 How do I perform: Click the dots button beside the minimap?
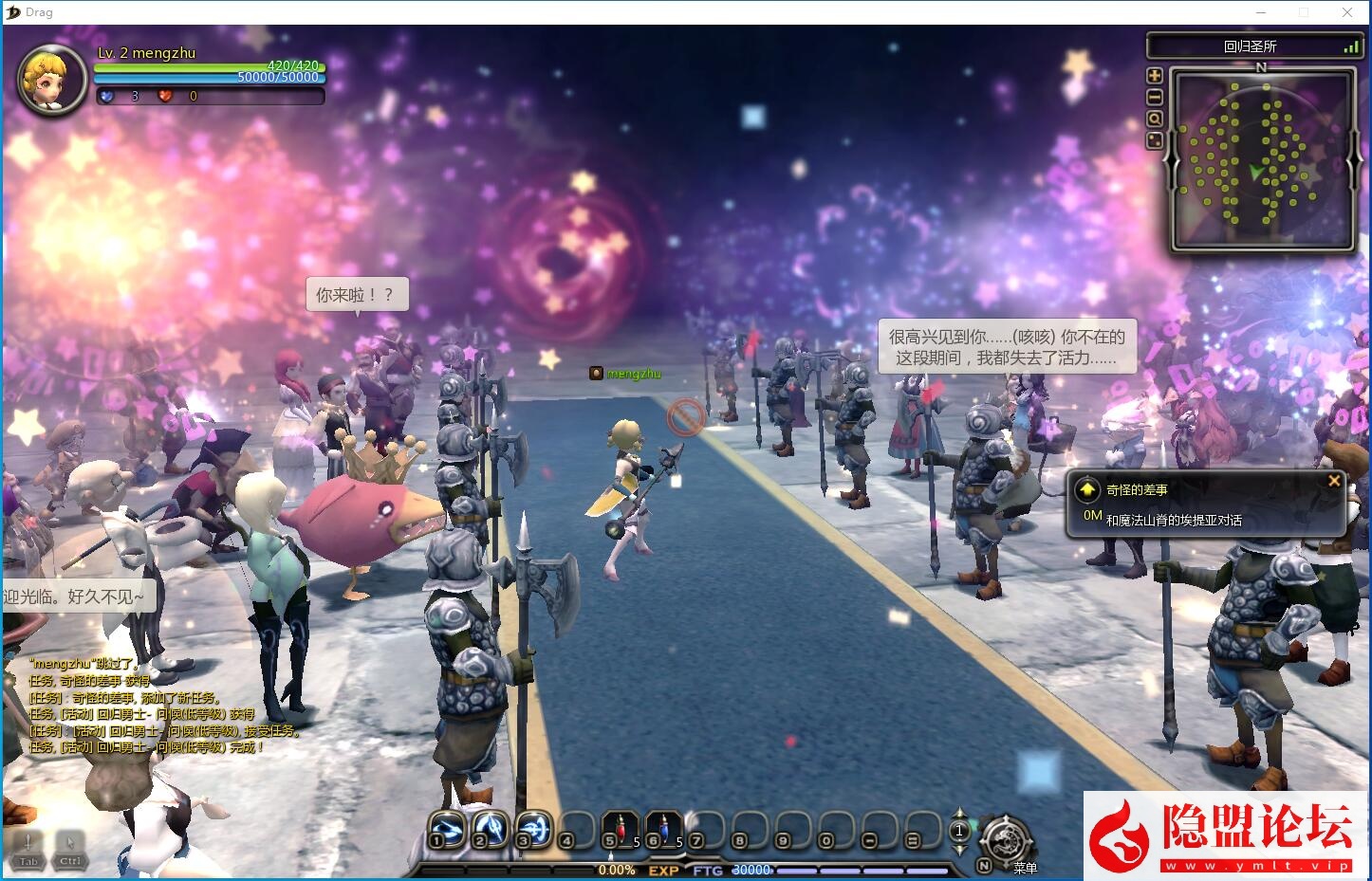pos(1155,141)
